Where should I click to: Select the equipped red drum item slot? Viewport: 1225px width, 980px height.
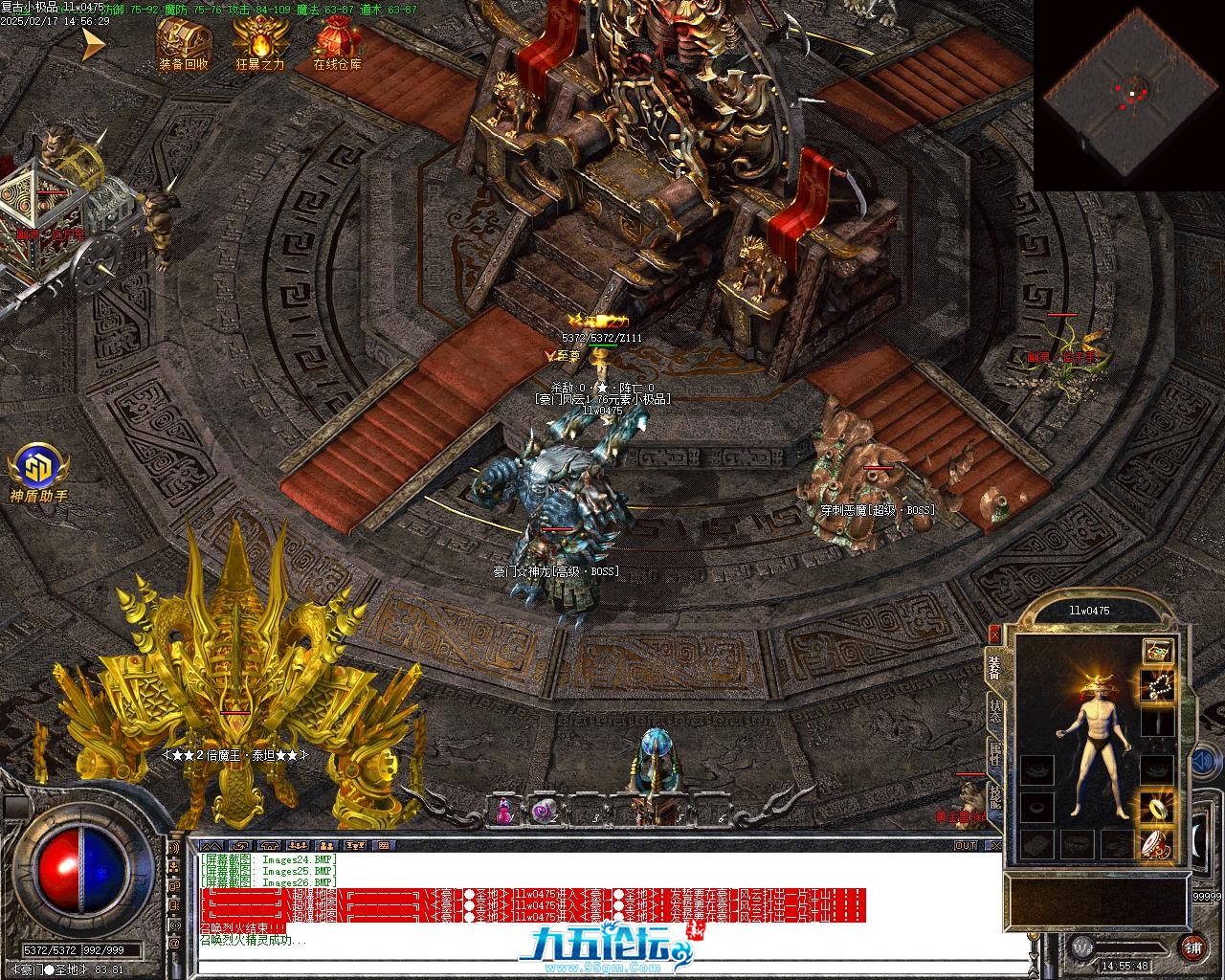pyautogui.click(x=1158, y=843)
